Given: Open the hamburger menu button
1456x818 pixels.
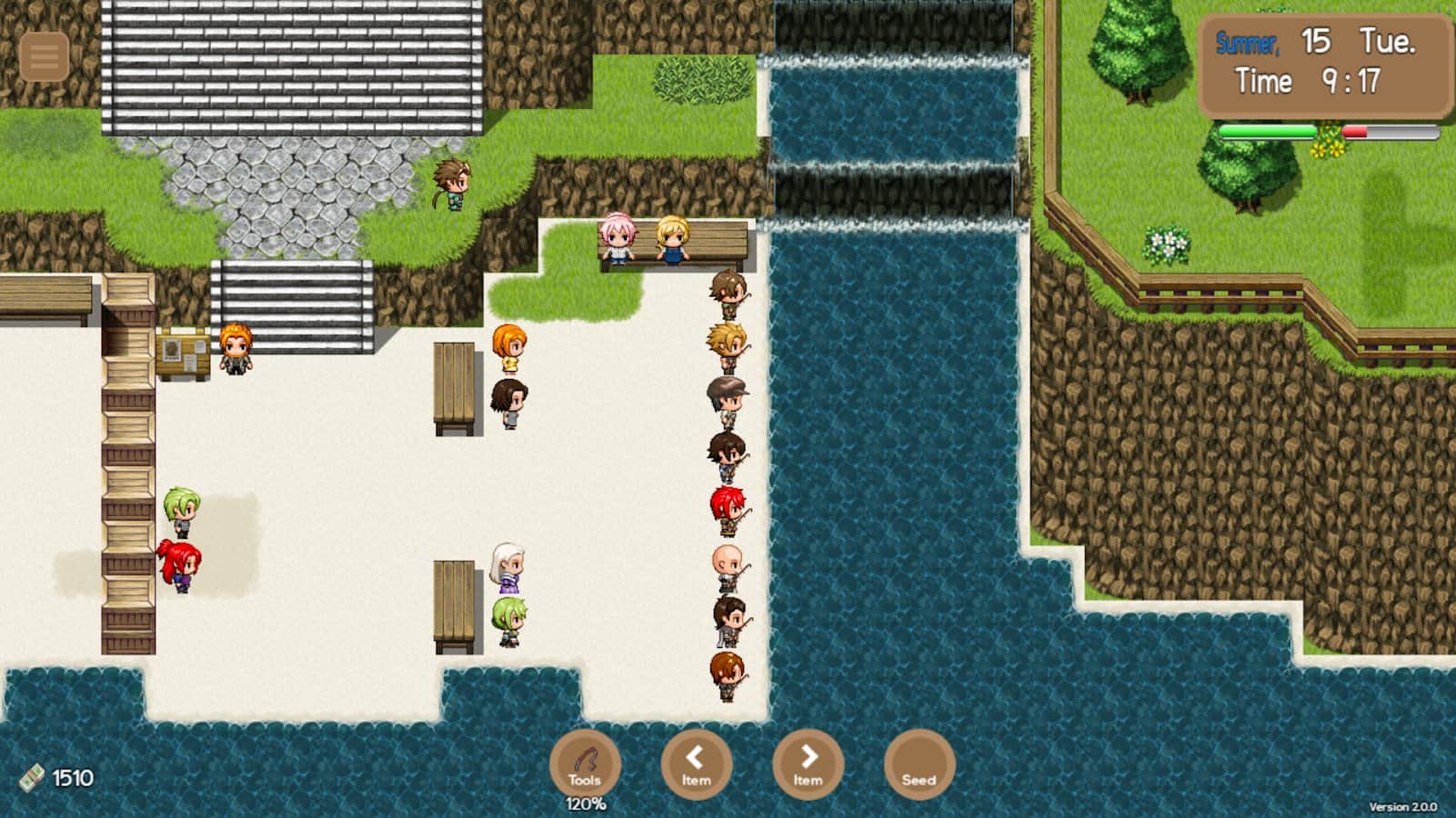Looking at the screenshot, I should [44, 56].
